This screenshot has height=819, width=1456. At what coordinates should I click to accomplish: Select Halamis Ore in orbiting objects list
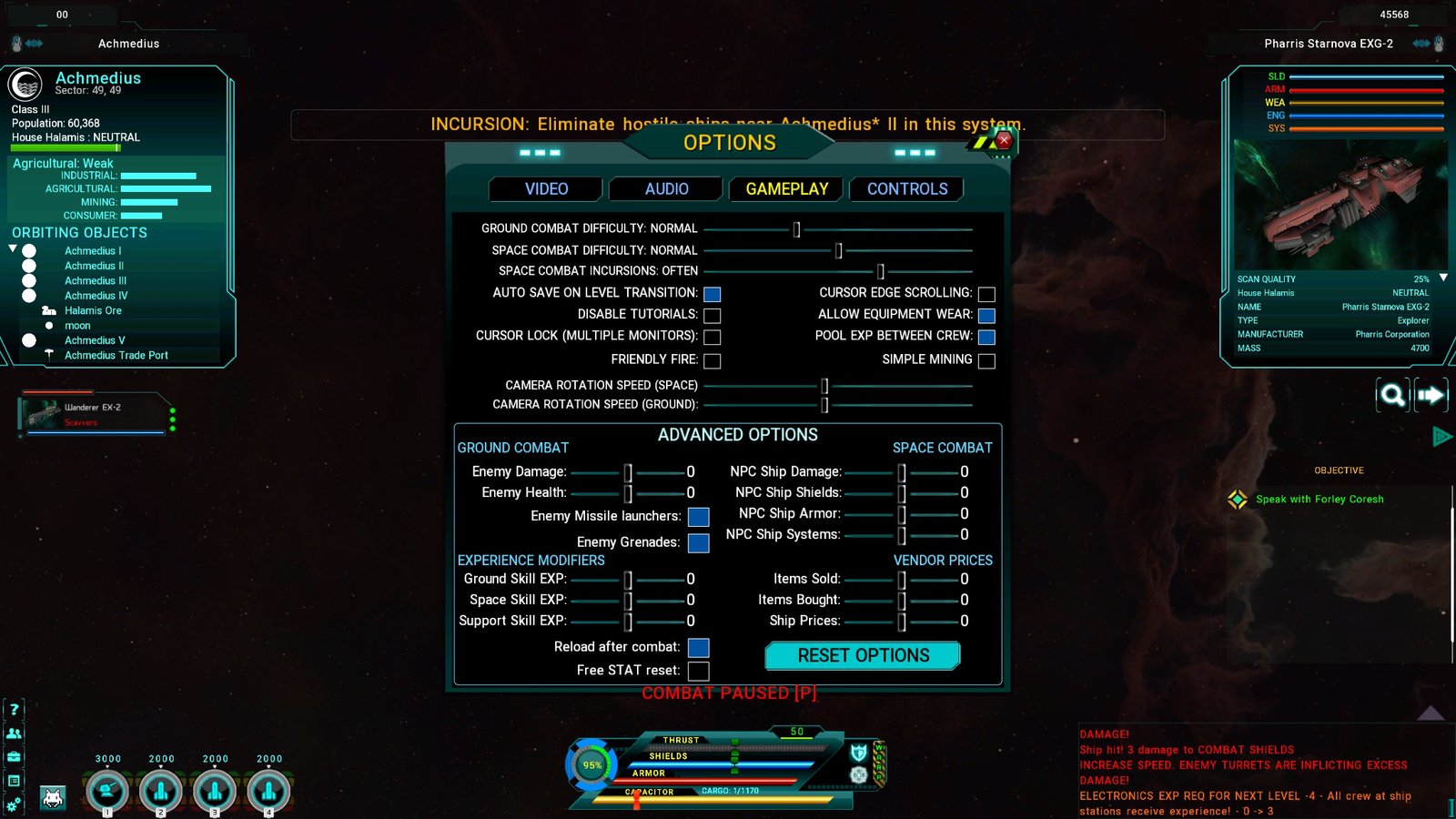[93, 311]
